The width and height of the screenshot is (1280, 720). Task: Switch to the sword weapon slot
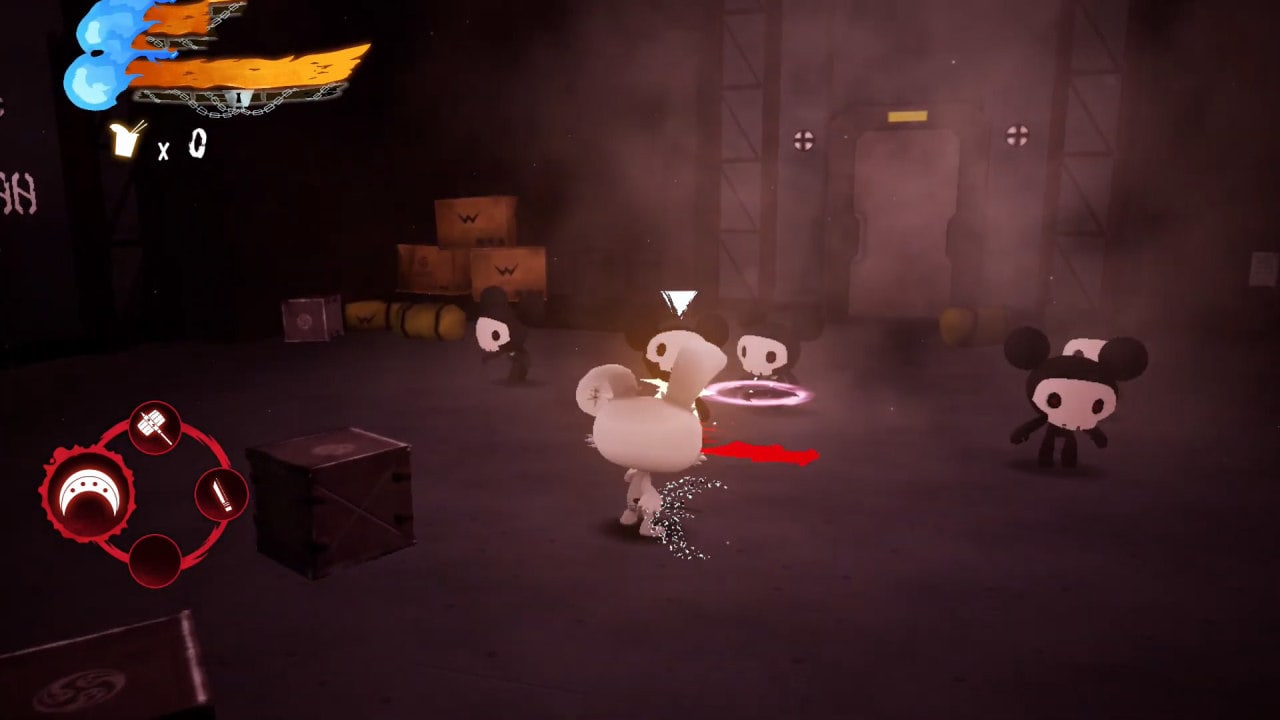click(221, 494)
